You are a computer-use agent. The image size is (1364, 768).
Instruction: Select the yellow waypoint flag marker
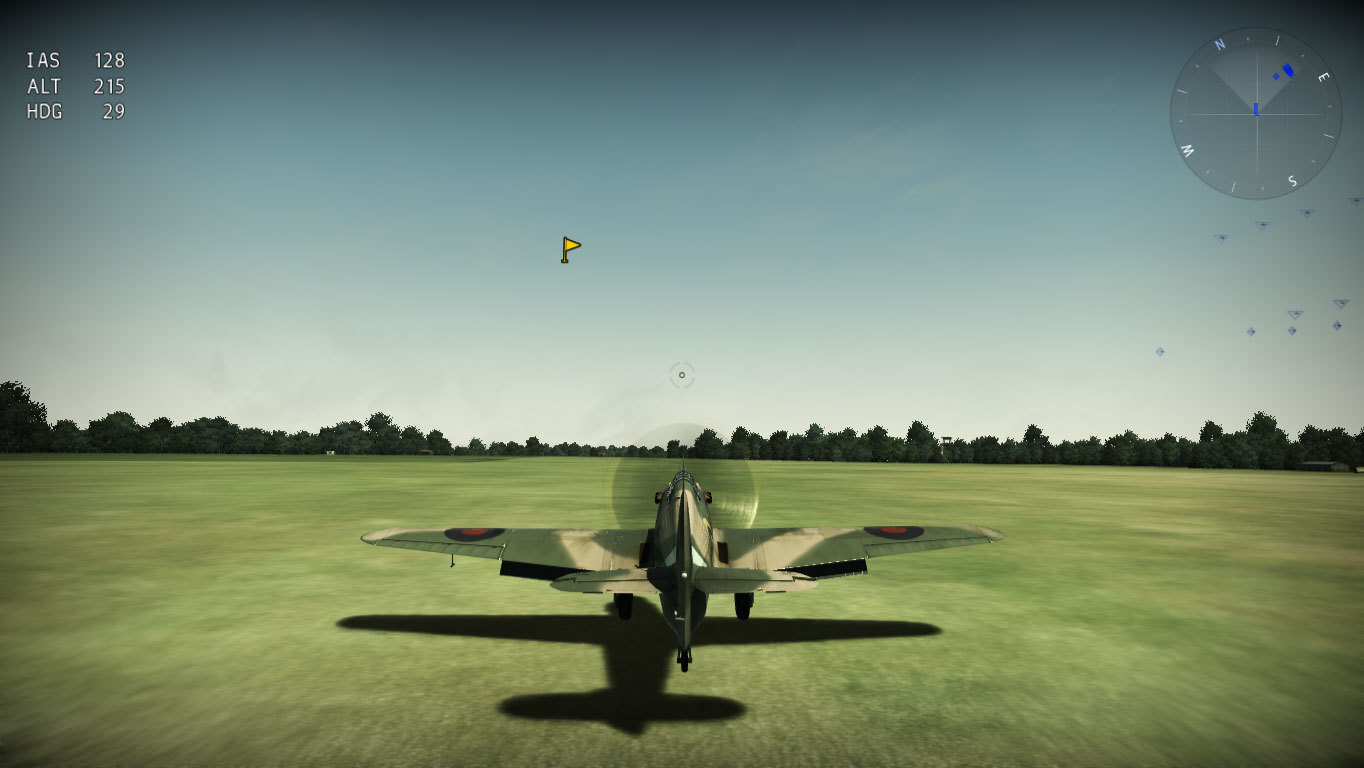[x=570, y=249]
